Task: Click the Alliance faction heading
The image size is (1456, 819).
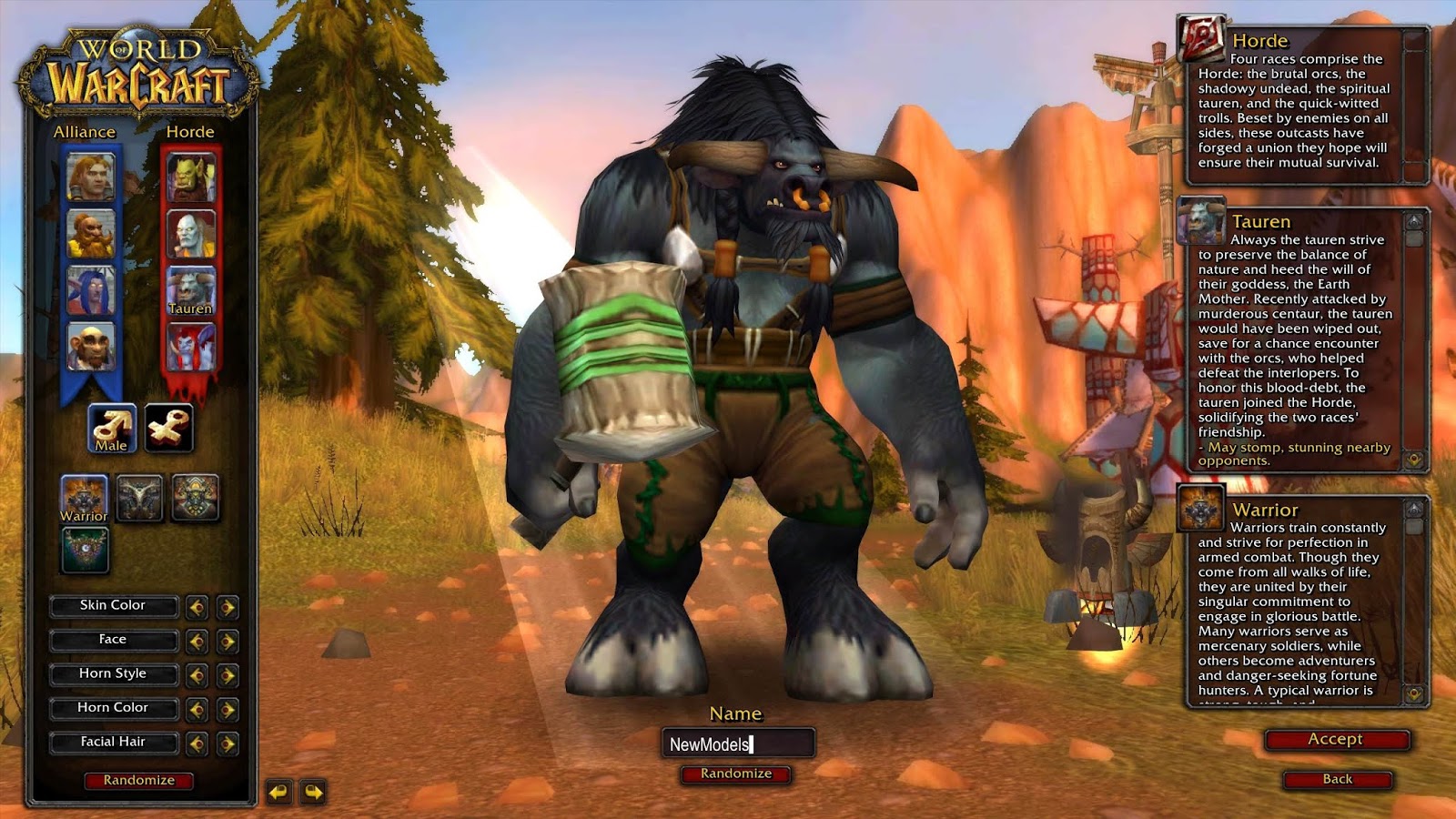Action: [86, 131]
